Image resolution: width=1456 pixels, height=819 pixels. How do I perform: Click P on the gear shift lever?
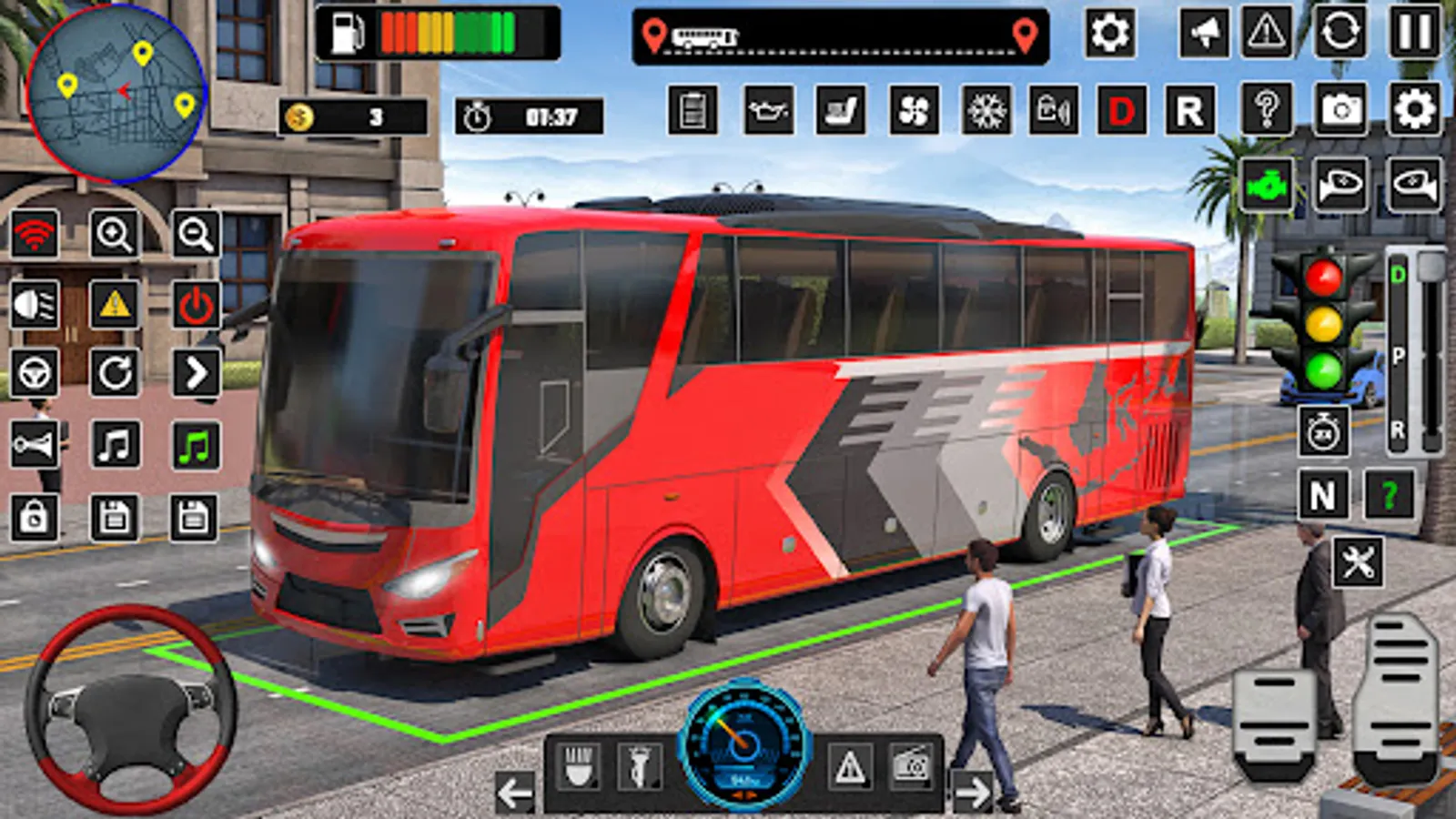pos(1399,355)
